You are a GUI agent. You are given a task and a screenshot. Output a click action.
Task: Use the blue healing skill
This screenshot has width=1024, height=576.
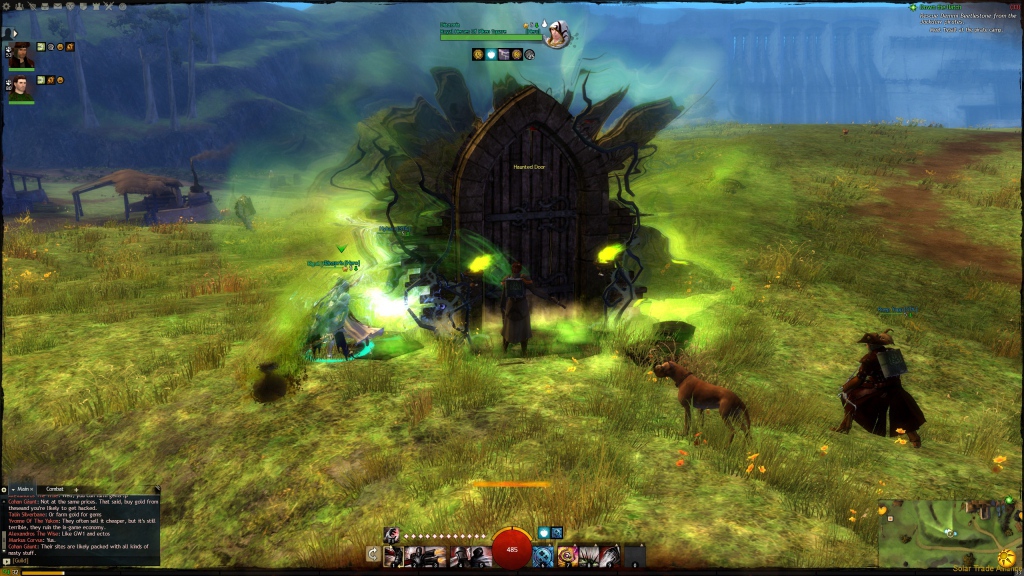tap(543, 555)
